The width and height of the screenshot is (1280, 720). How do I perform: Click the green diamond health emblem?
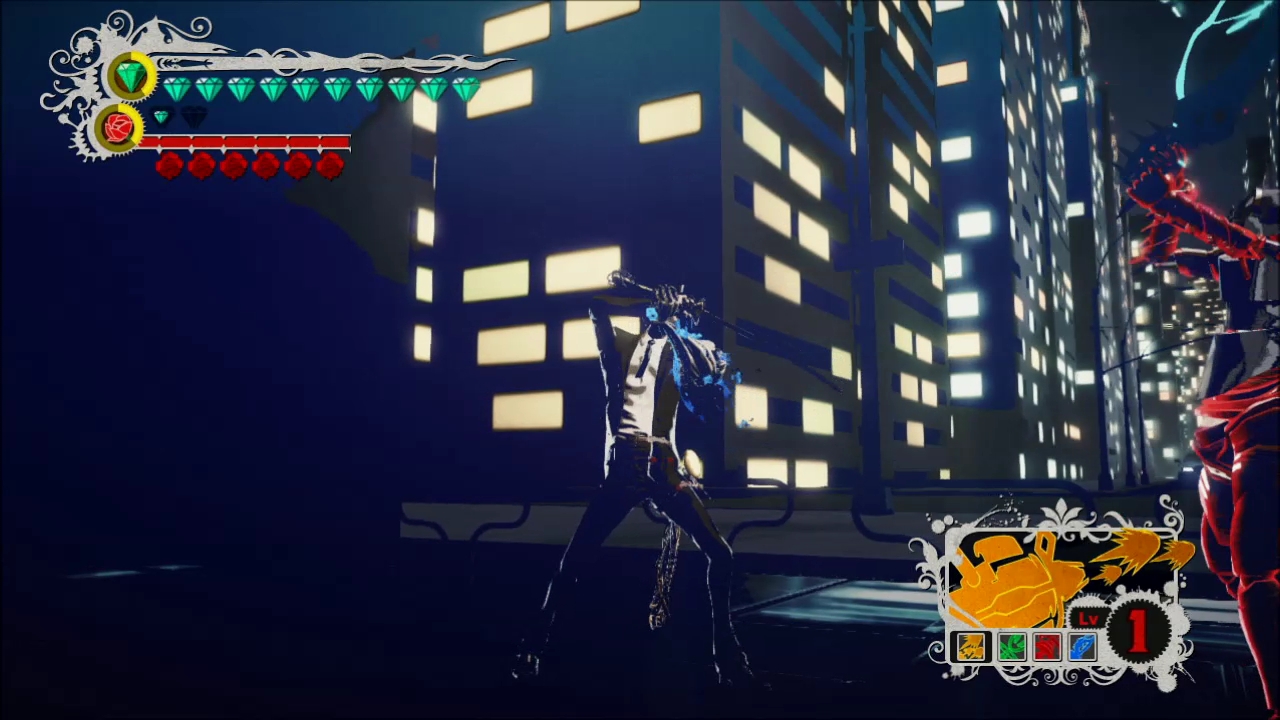pyautogui.click(x=131, y=76)
